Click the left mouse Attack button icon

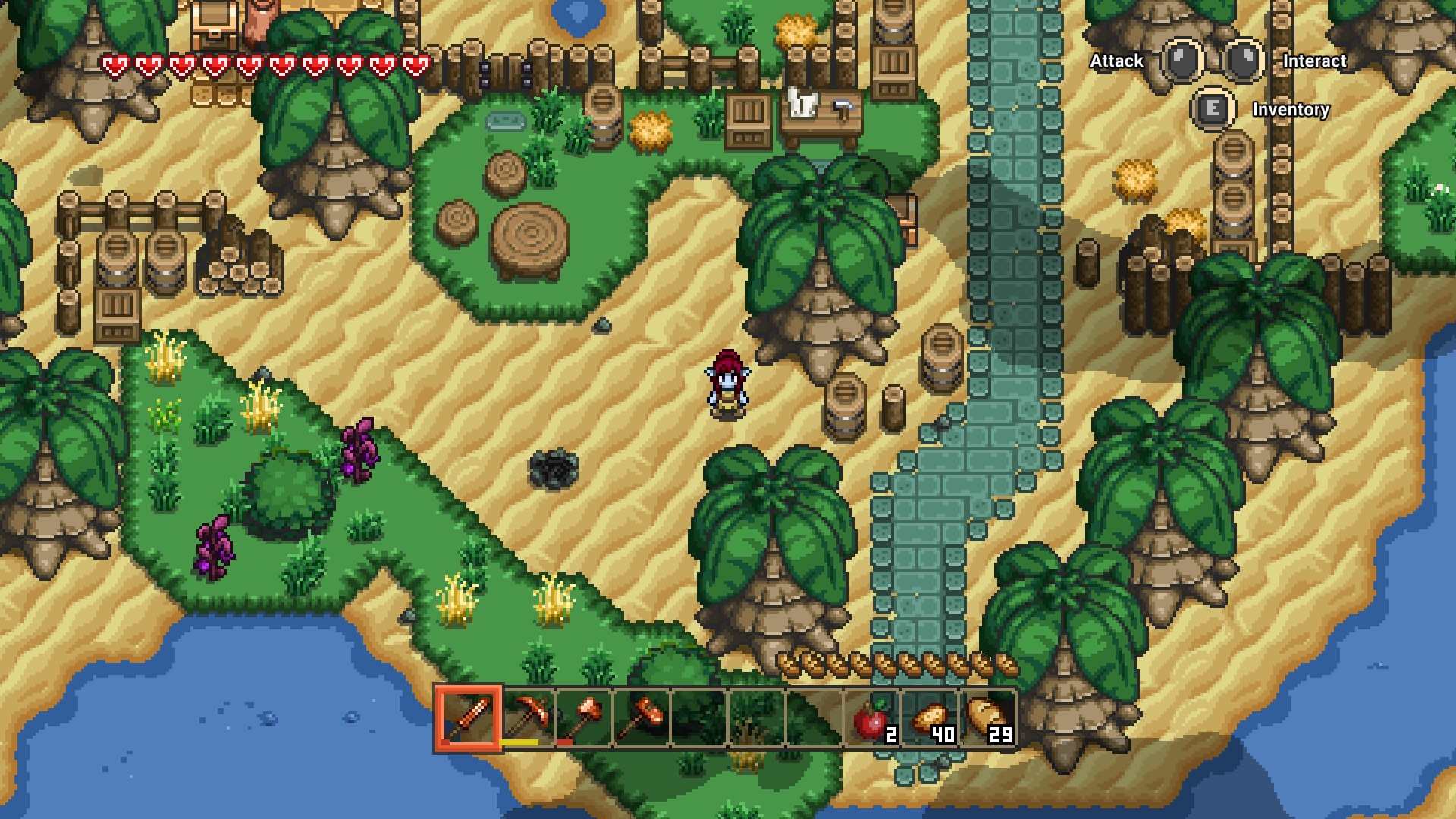(1180, 61)
